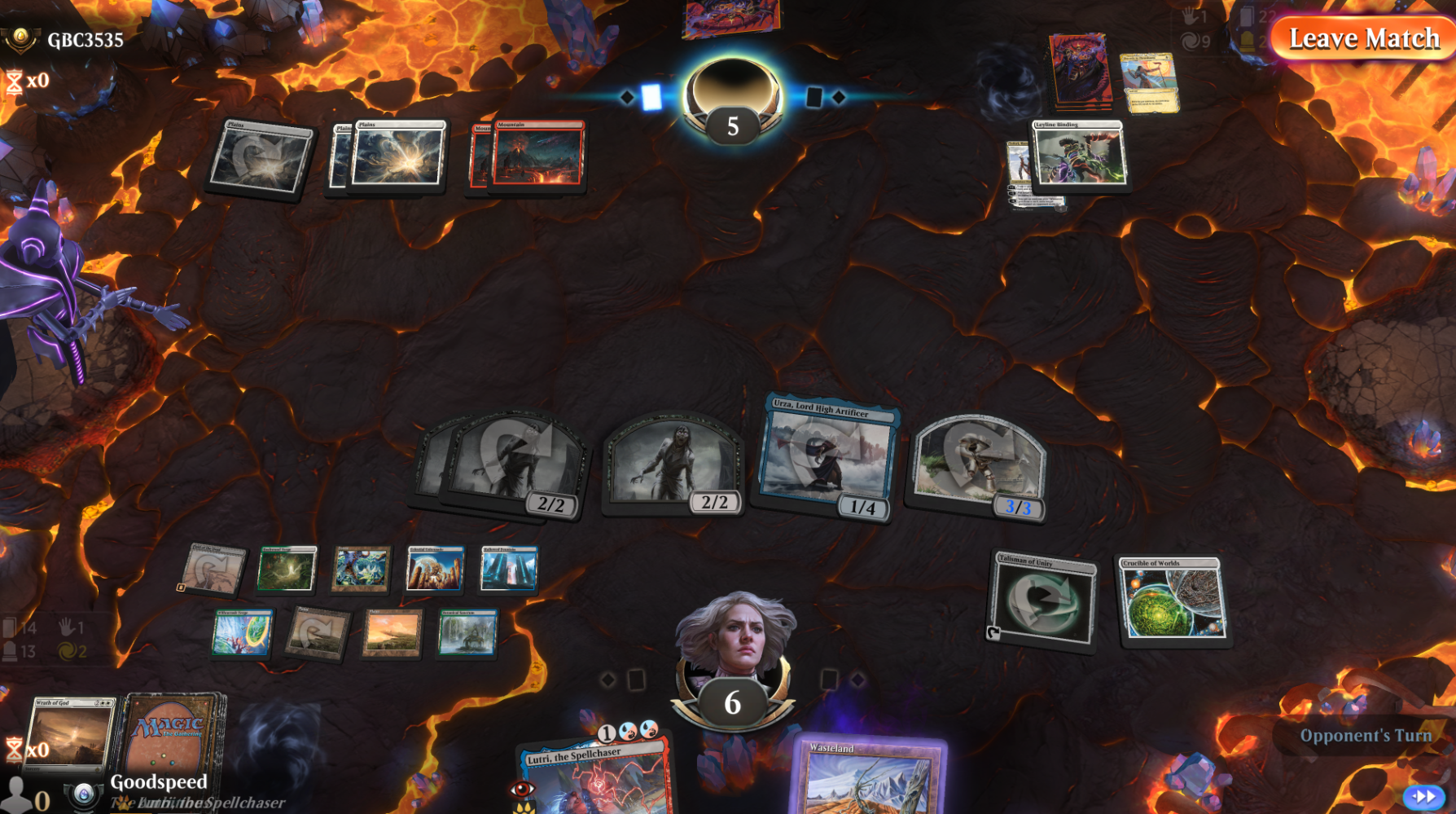
Task: Select the Wilderness Forge land
Action: 243,632
